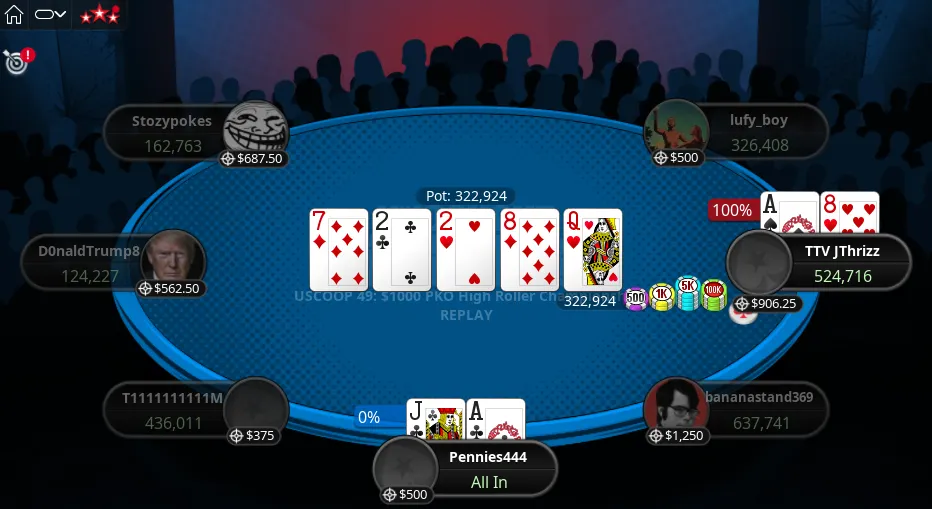
Task: Choose T1111111111M's player seat
Action: click(x=170, y=410)
